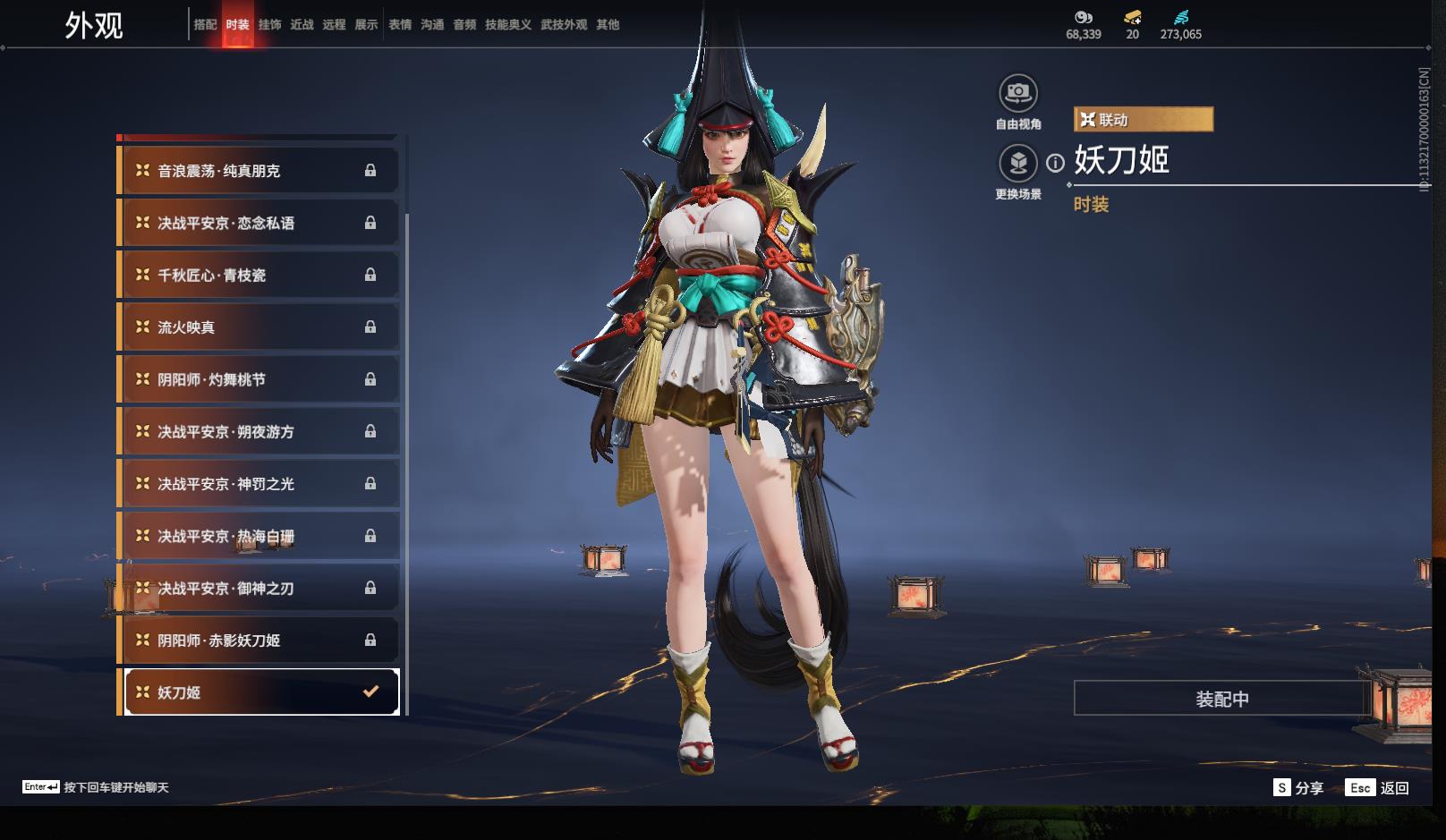Click the 分享 share button
Viewport: 1446px width, 840px height.
coord(1298,787)
